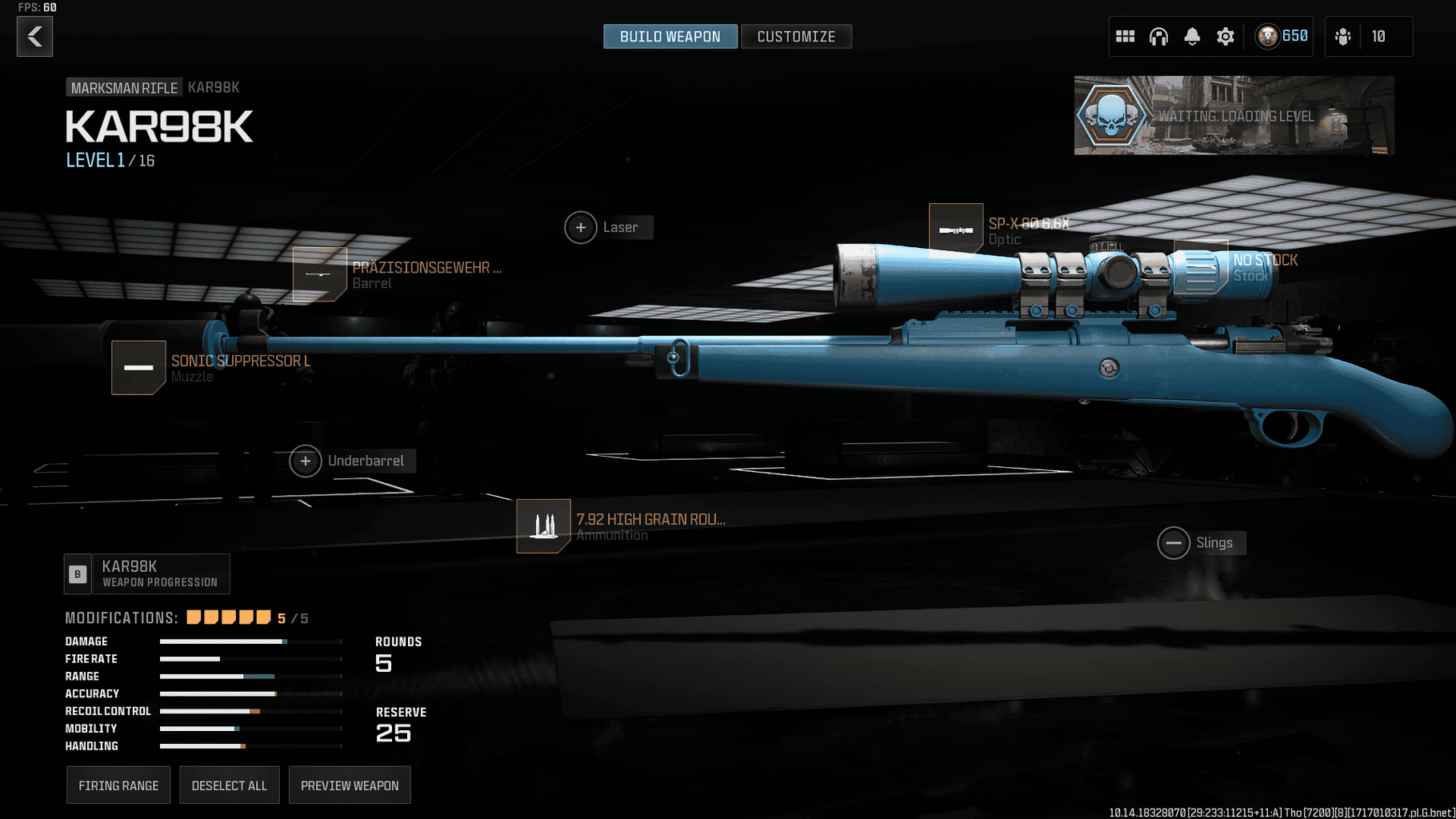Show notifications via the bell icon
The width and height of the screenshot is (1456, 819).
pos(1192,37)
